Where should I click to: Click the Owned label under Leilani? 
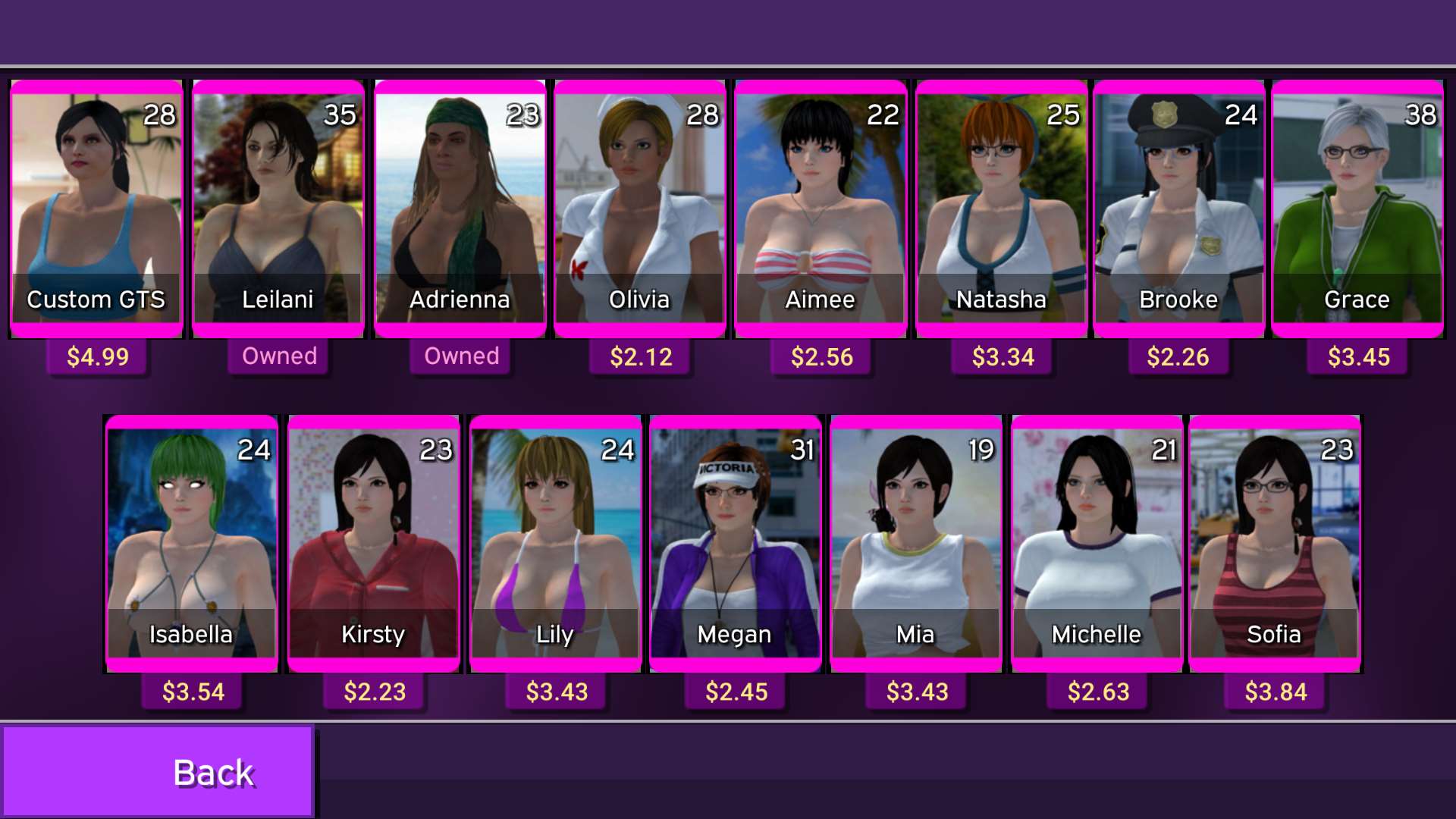278,356
